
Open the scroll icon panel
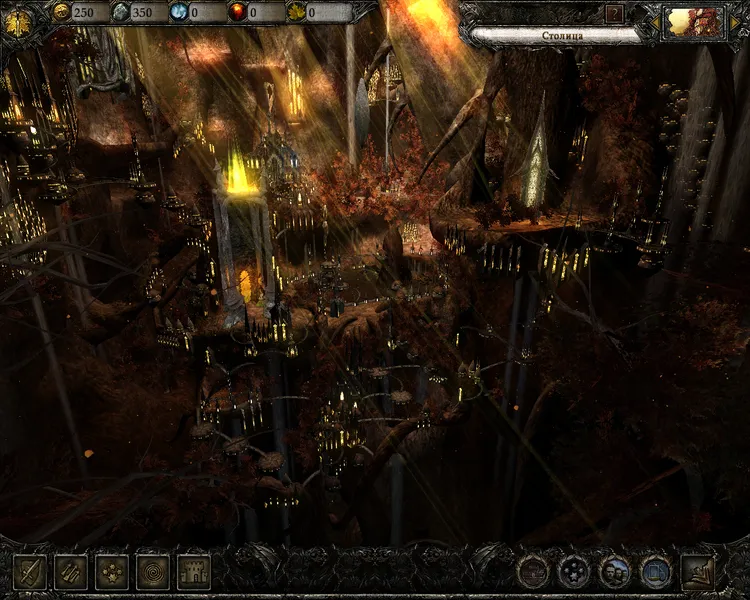pyautogui.click(x=70, y=571)
